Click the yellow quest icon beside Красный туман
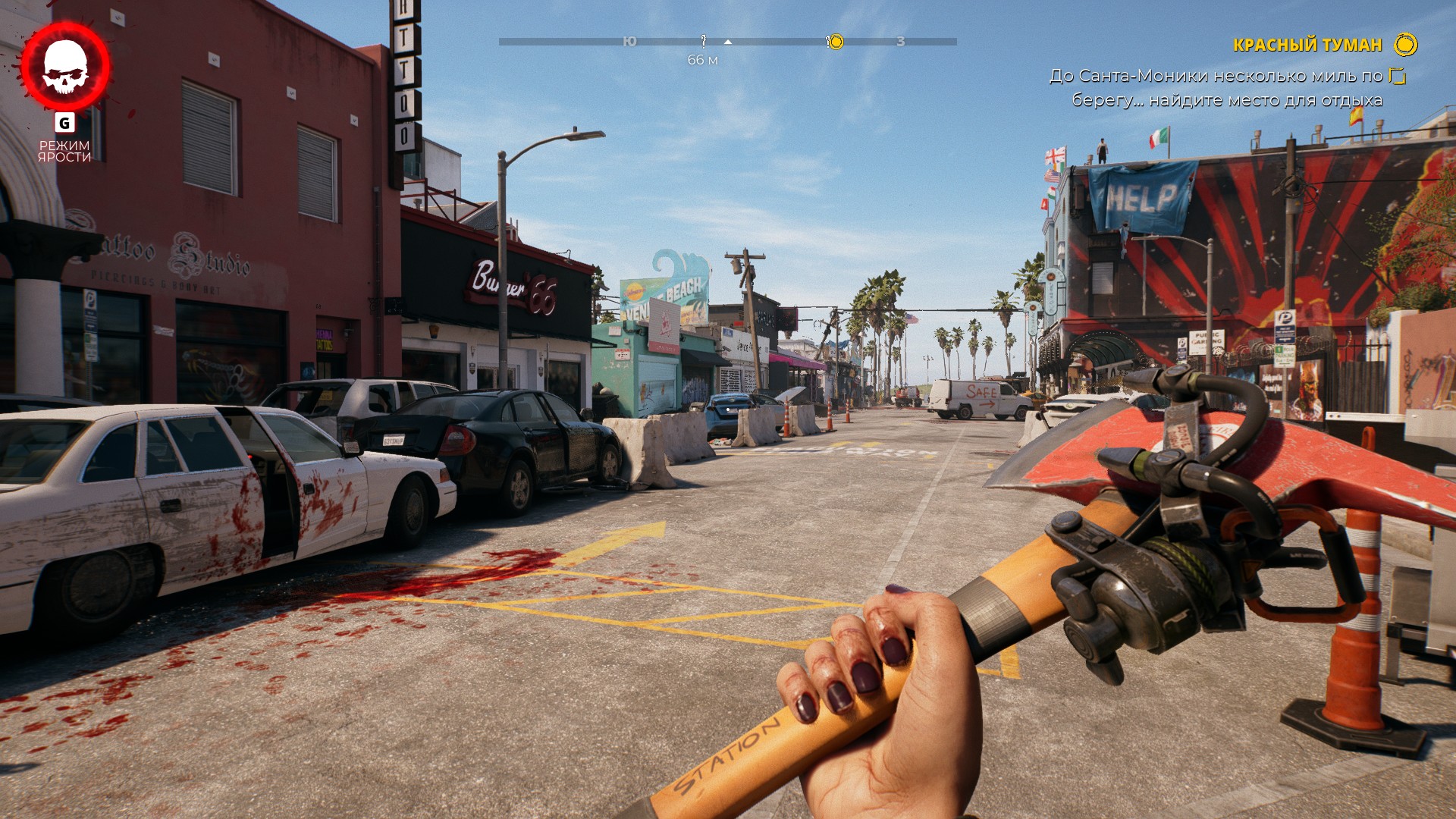 tap(1405, 45)
